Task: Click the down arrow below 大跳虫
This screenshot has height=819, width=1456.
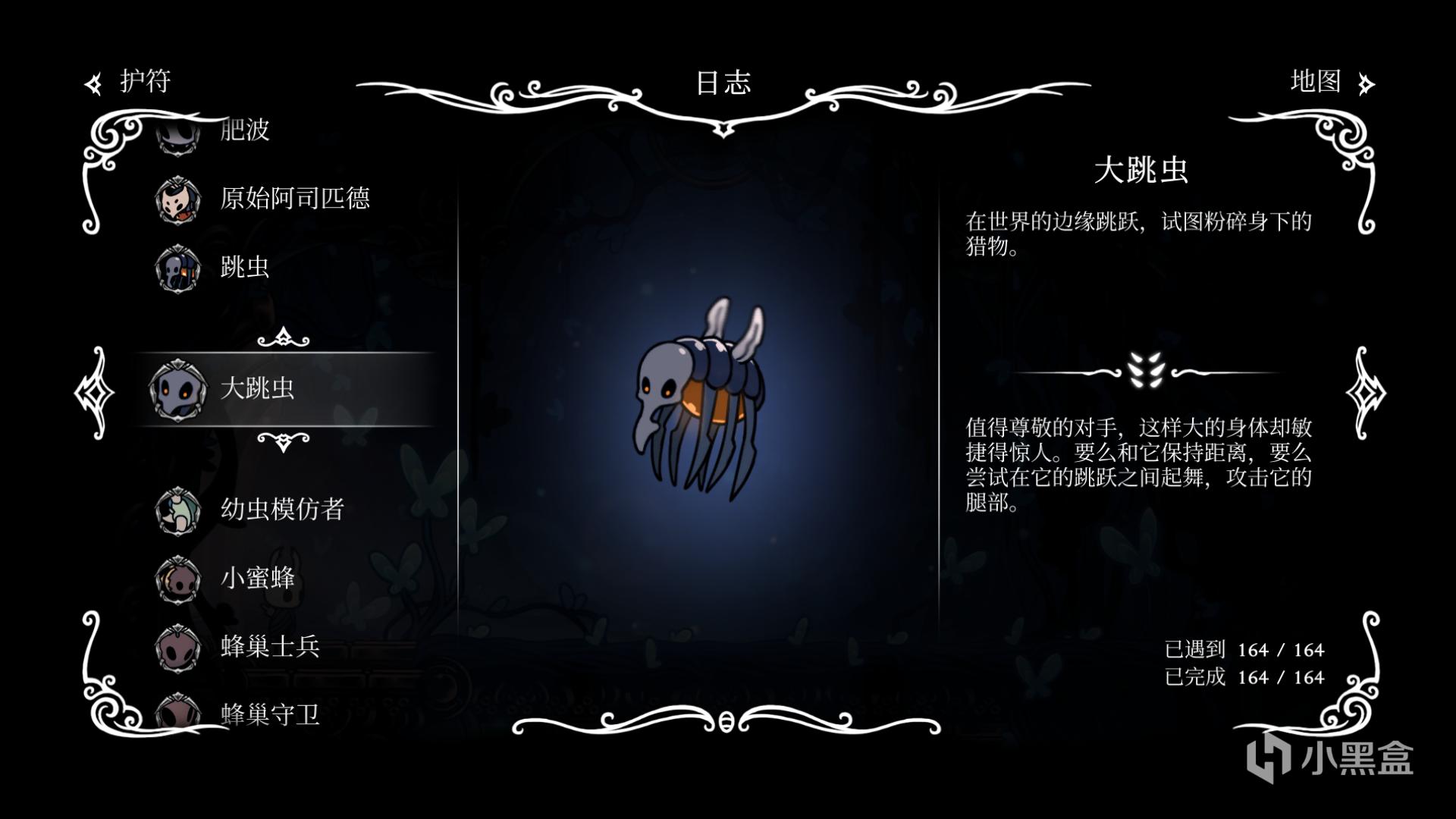Action: 283,441
